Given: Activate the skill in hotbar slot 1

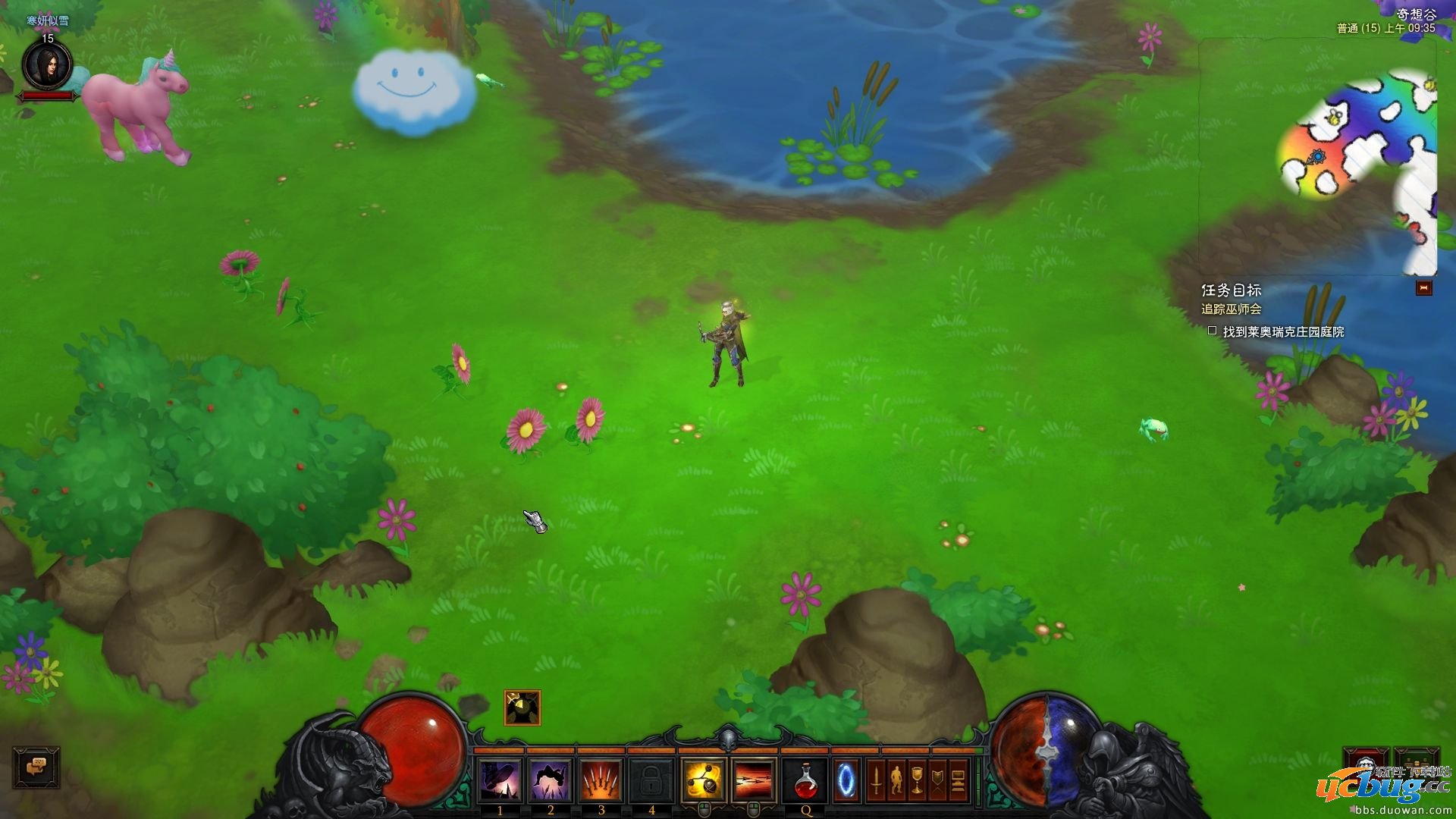Looking at the screenshot, I should click(x=500, y=780).
